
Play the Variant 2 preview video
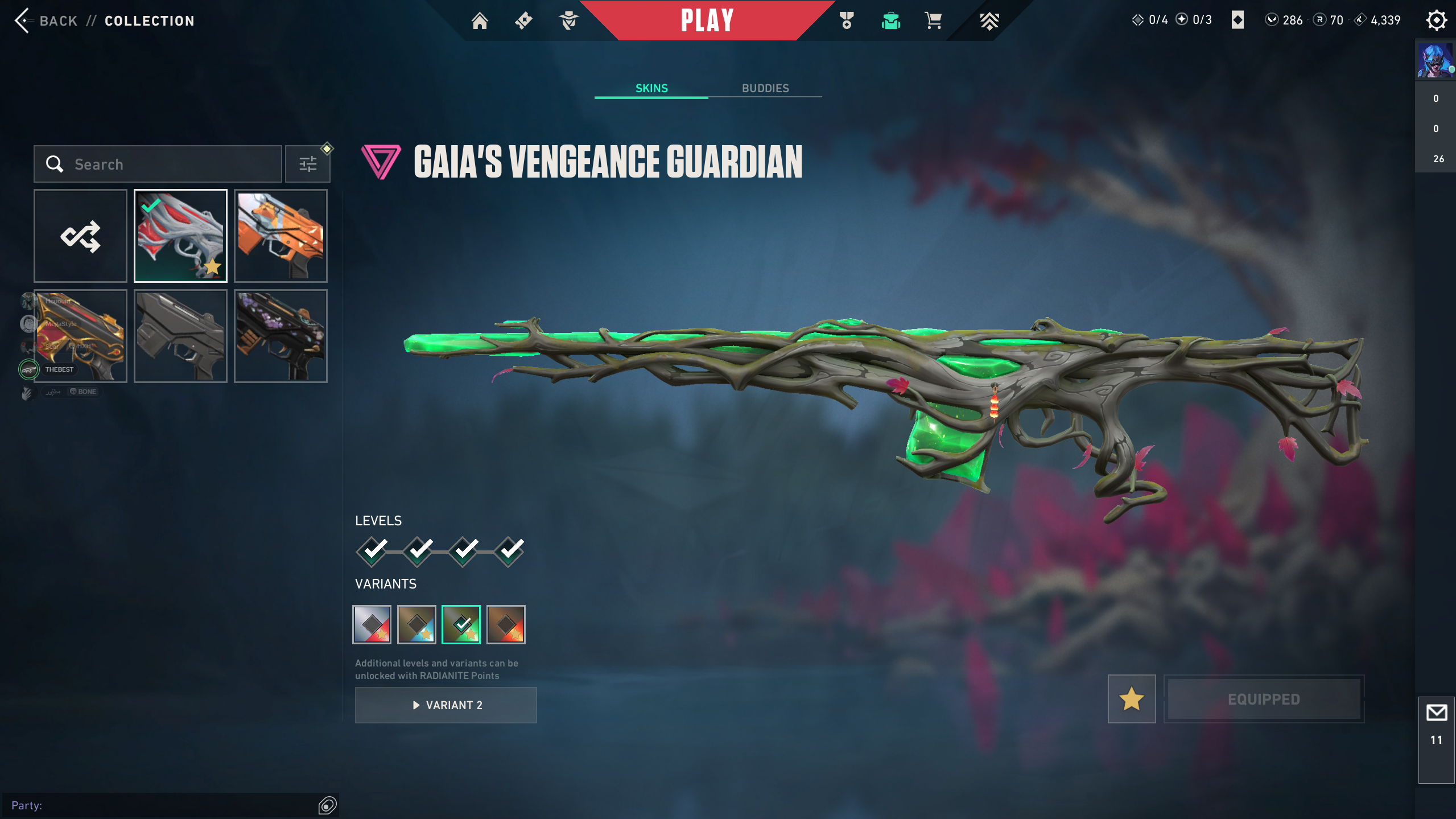pyautogui.click(x=446, y=705)
